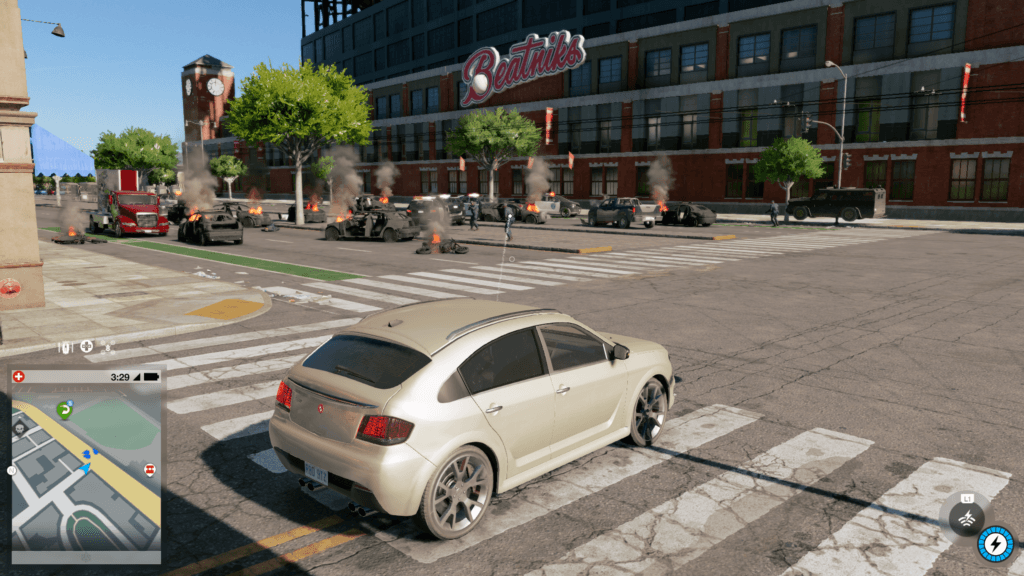Click the red cross icon in the phone header
The width and height of the screenshot is (1024, 576).
(19, 376)
